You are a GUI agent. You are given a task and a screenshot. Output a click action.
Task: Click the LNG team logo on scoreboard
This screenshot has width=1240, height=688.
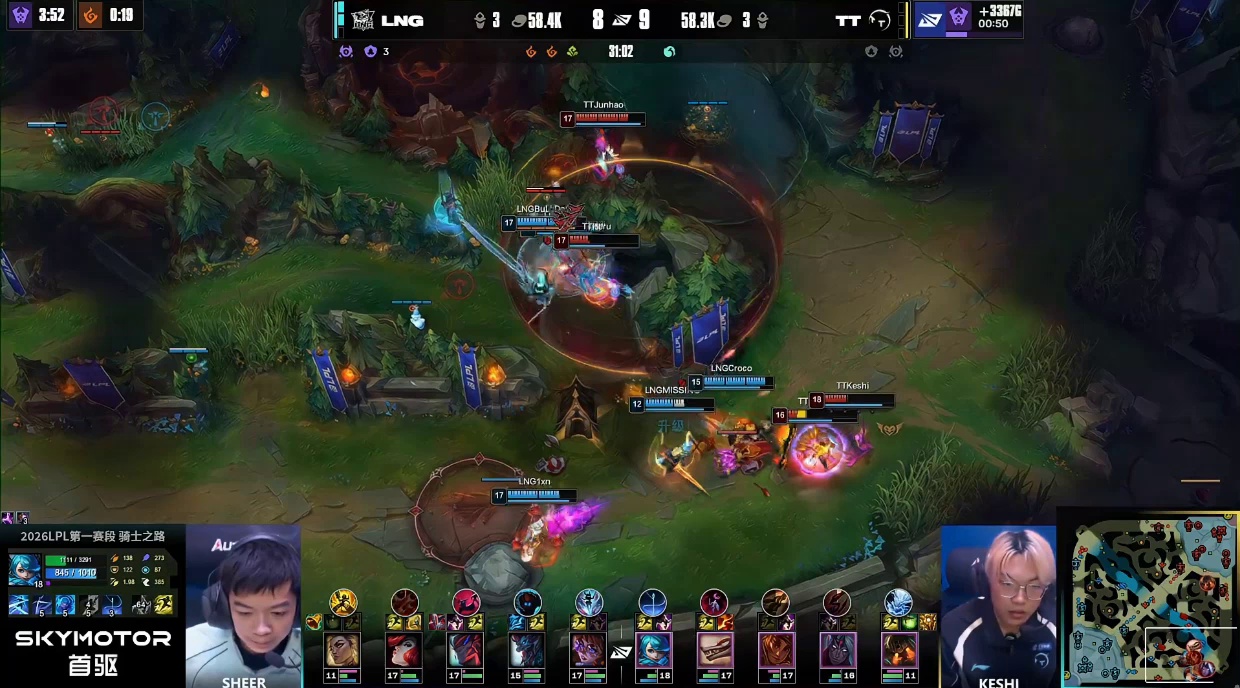(361, 20)
